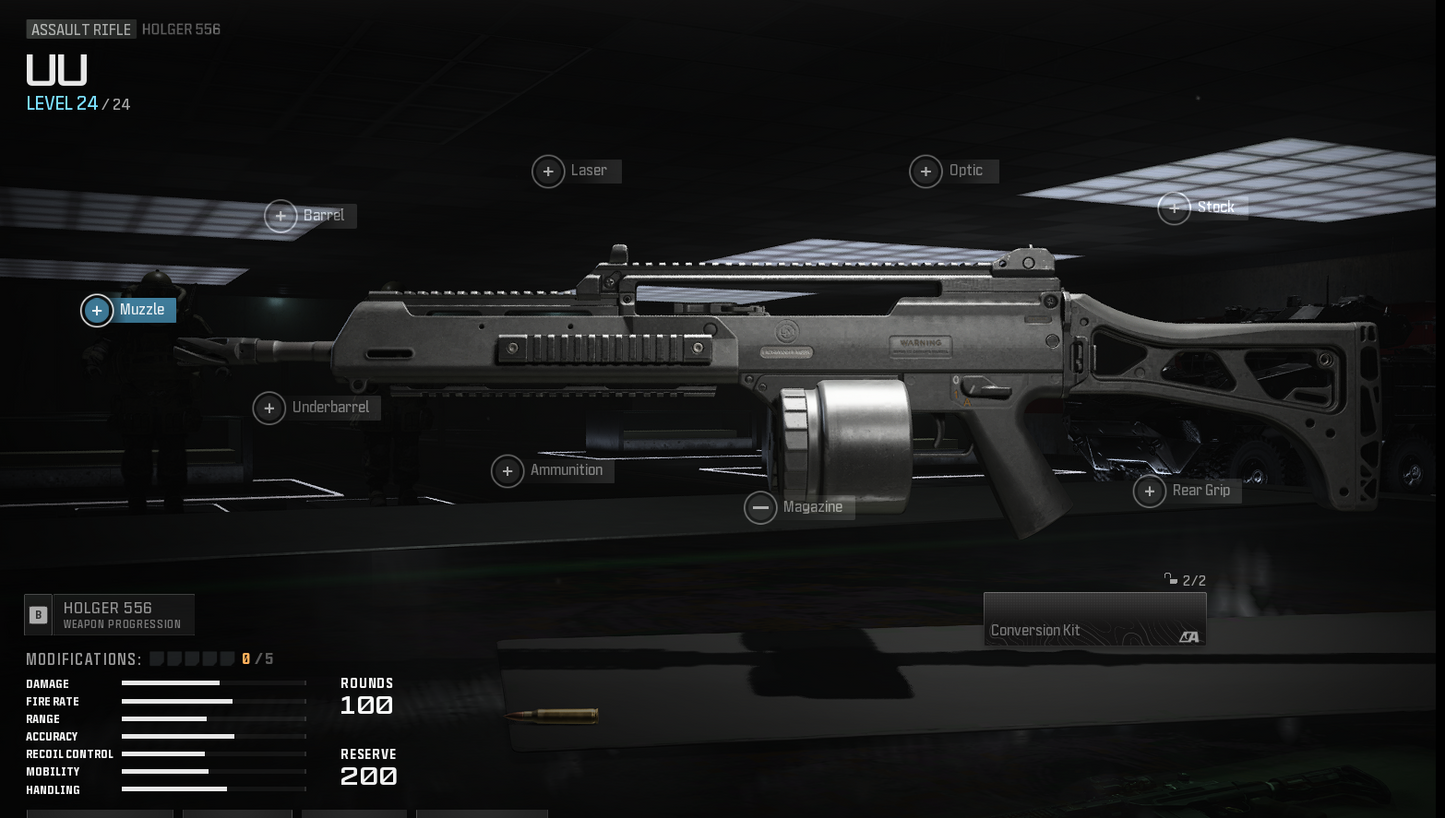Click the Damage stat bar
The image size is (1445, 818).
pos(212,684)
